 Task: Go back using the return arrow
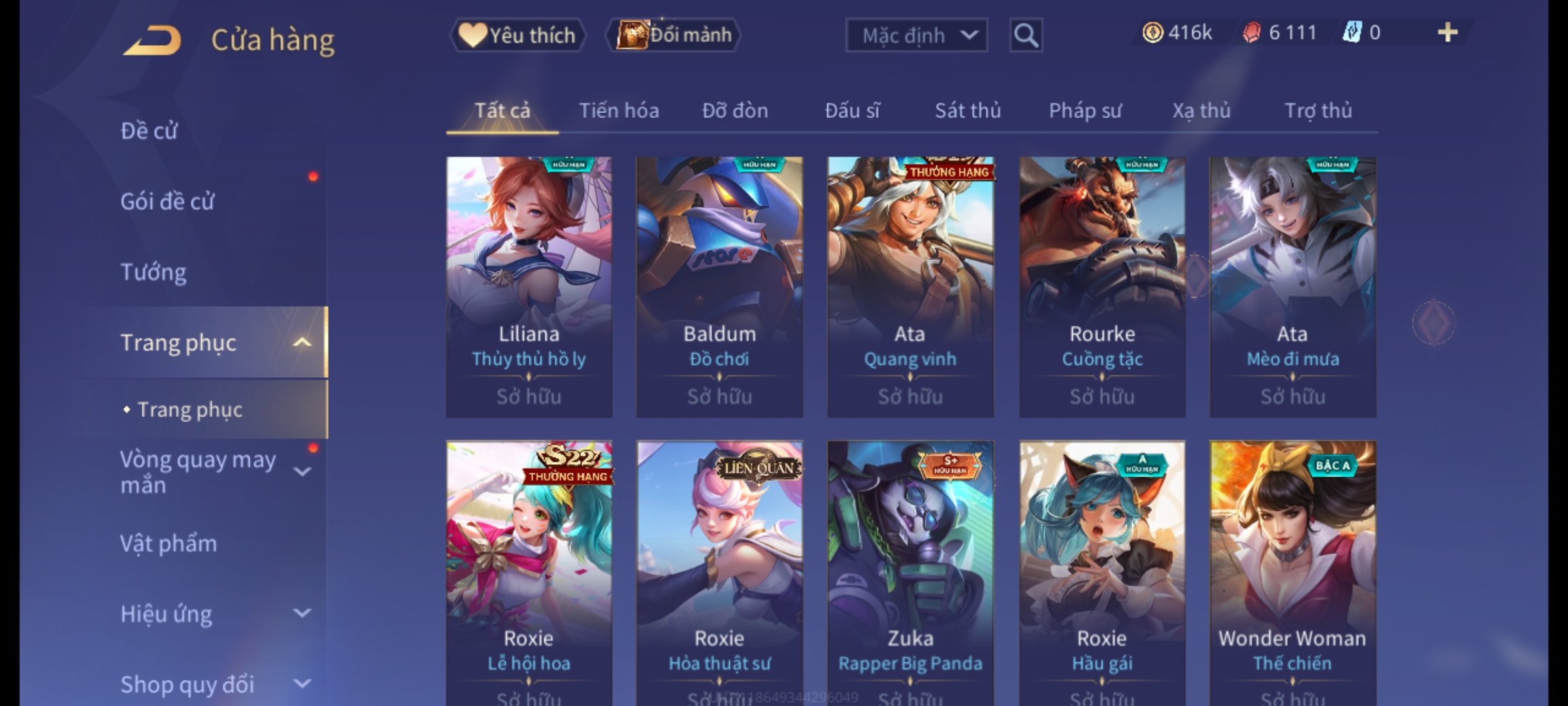[x=152, y=41]
